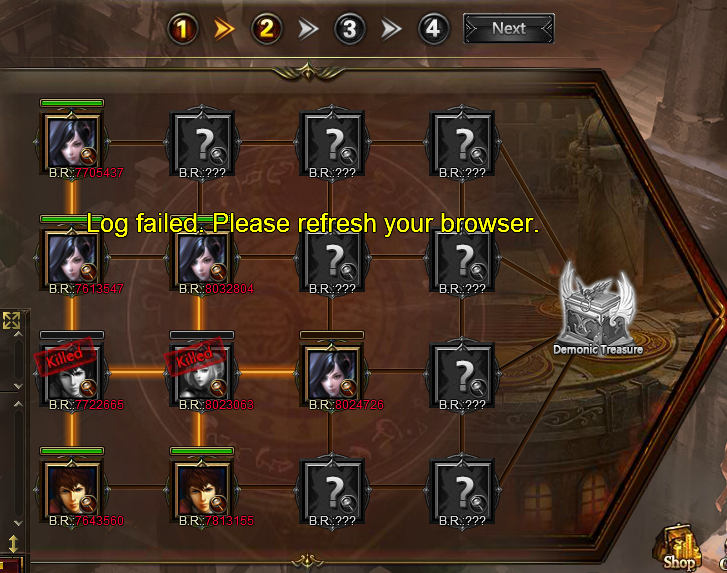The width and height of the screenshot is (727, 573).
Task: Go to stage number 3
Action: click(348, 29)
